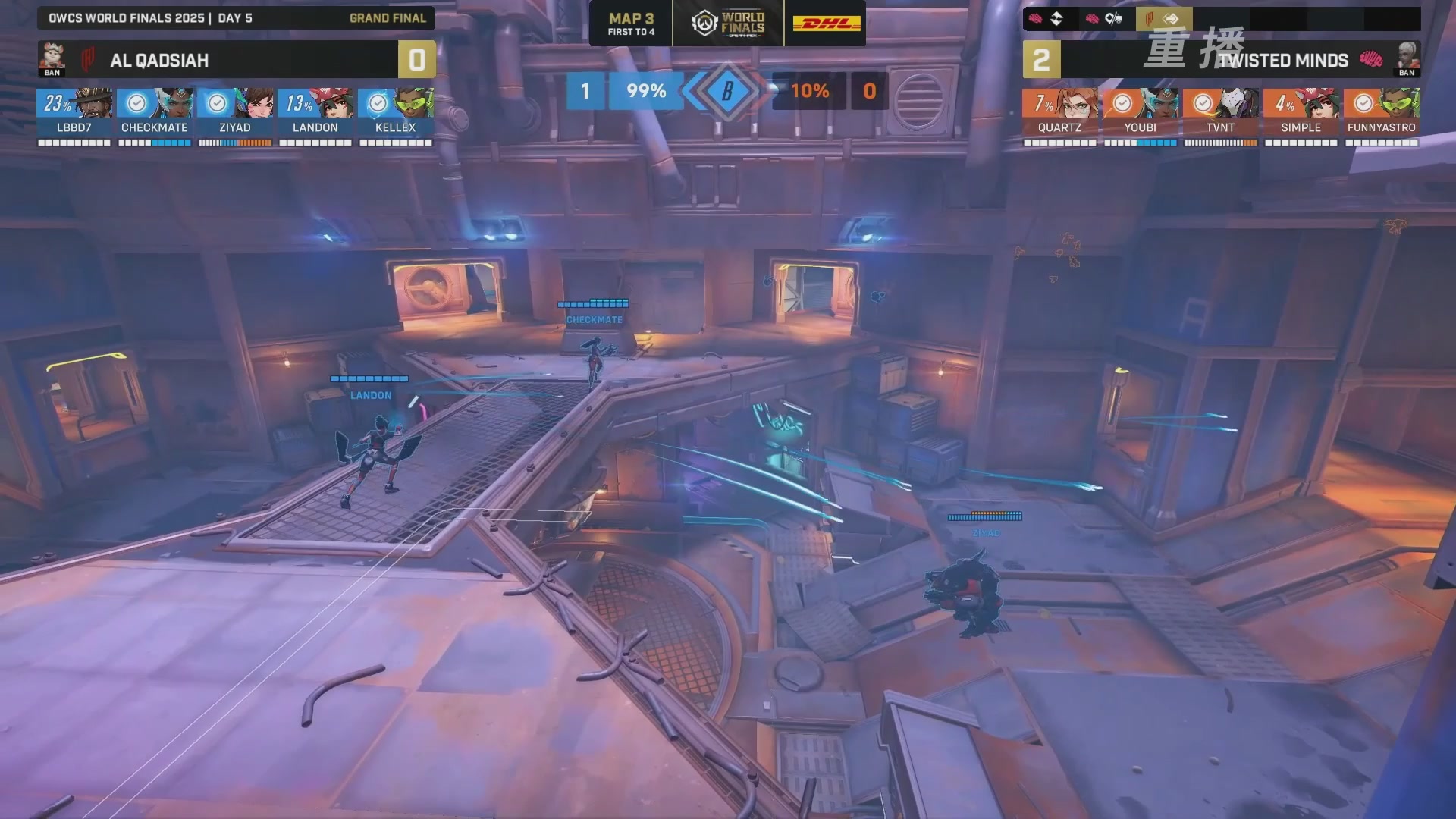The width and height of the screenshot is (1456, 819).
Task: Spectate LANDON from the team roster
Action: 315,112
